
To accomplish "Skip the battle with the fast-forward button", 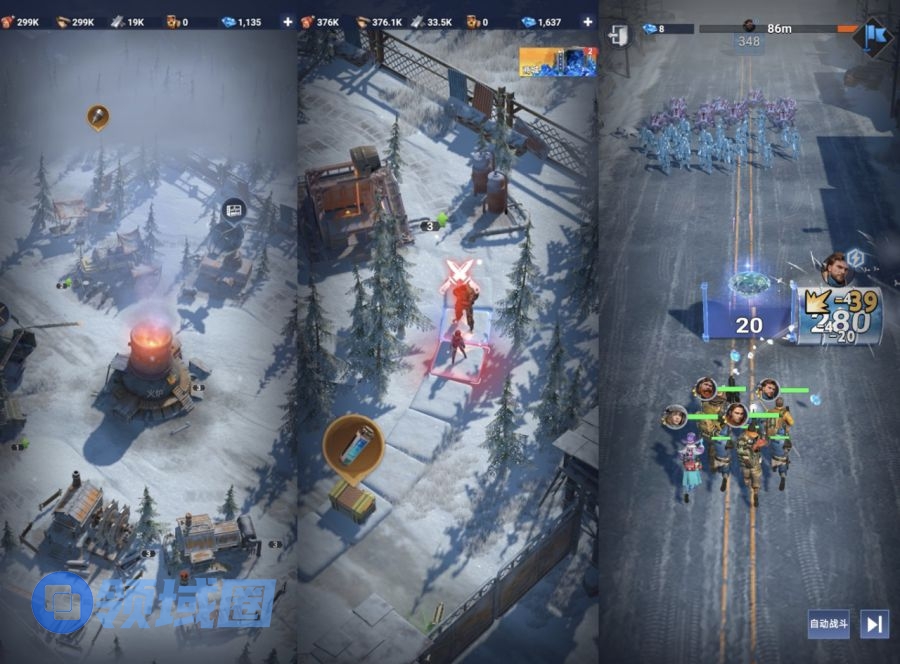I will (x=875, y=624).
